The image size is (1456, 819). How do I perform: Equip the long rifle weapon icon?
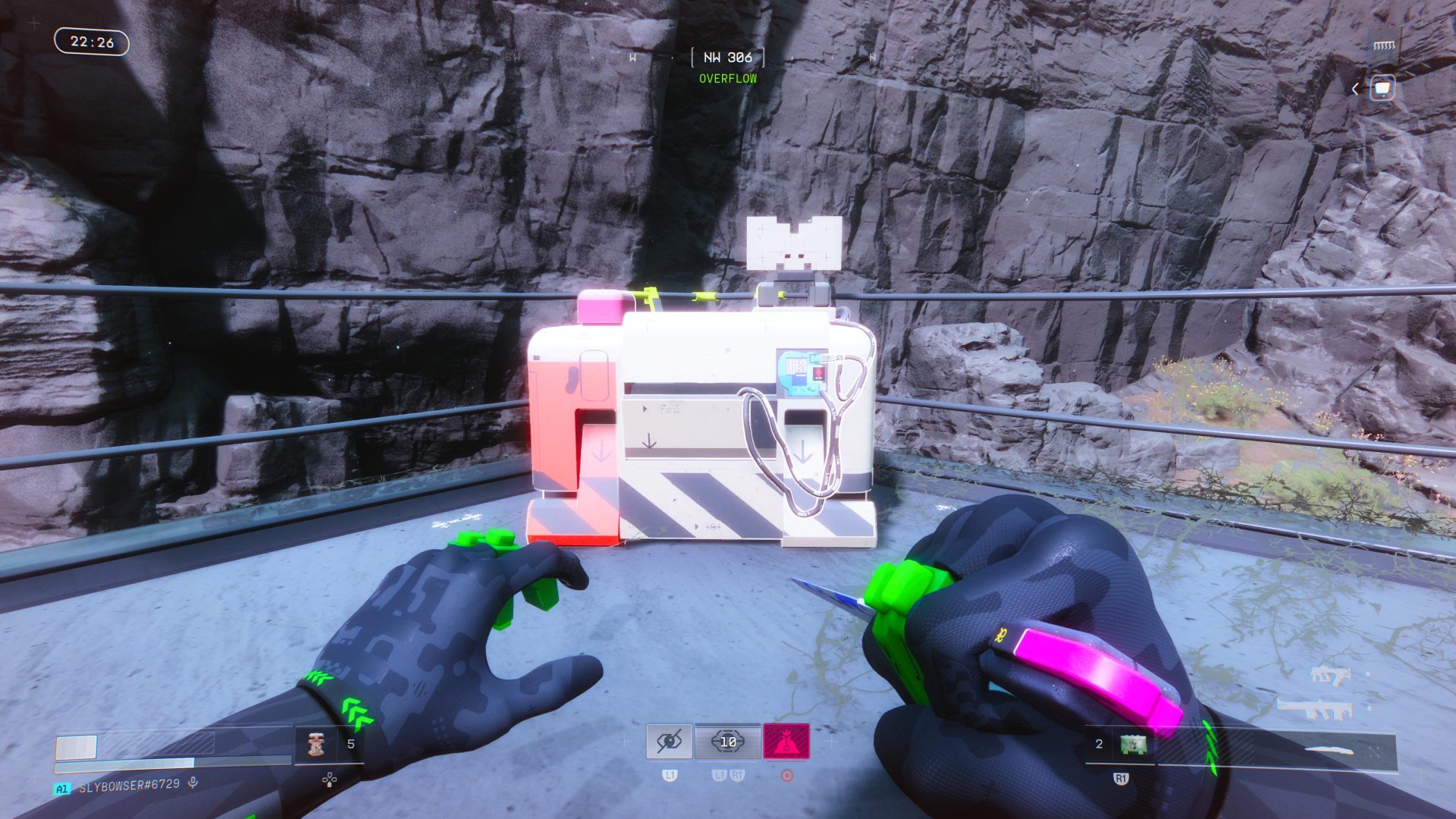tap(1316, 709)
